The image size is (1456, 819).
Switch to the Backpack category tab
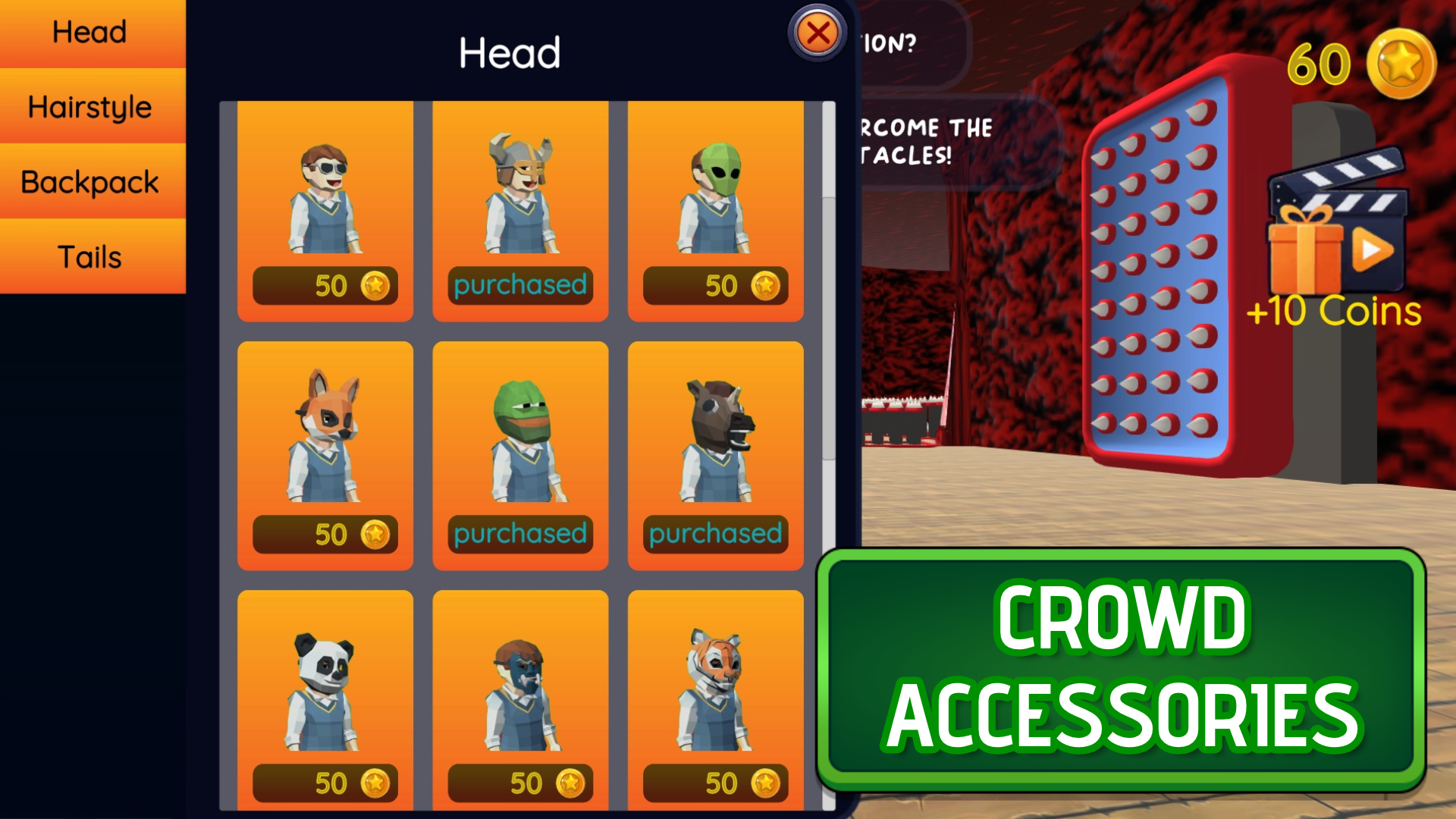(x=89, y=181)
